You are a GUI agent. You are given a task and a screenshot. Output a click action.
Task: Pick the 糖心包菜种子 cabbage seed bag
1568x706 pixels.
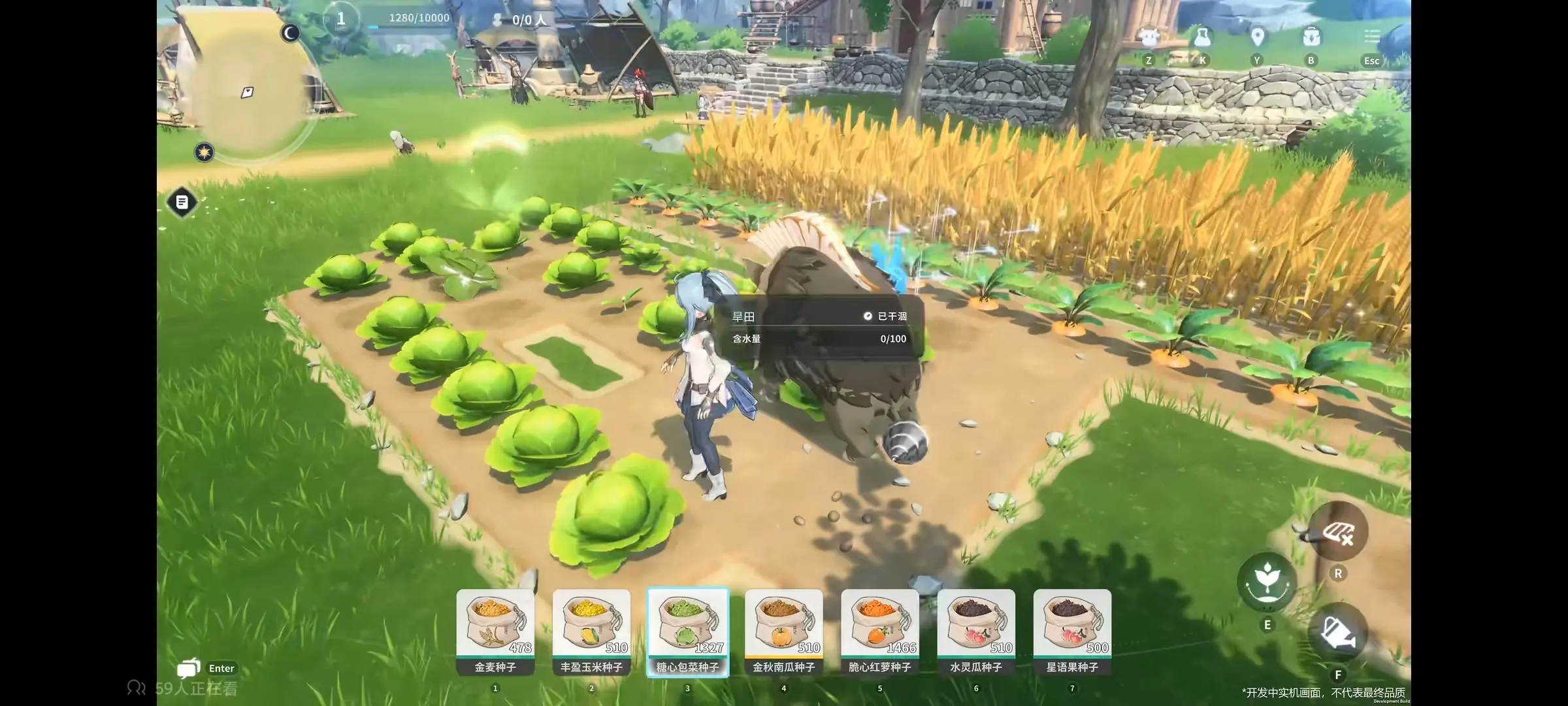coord(687,628)
